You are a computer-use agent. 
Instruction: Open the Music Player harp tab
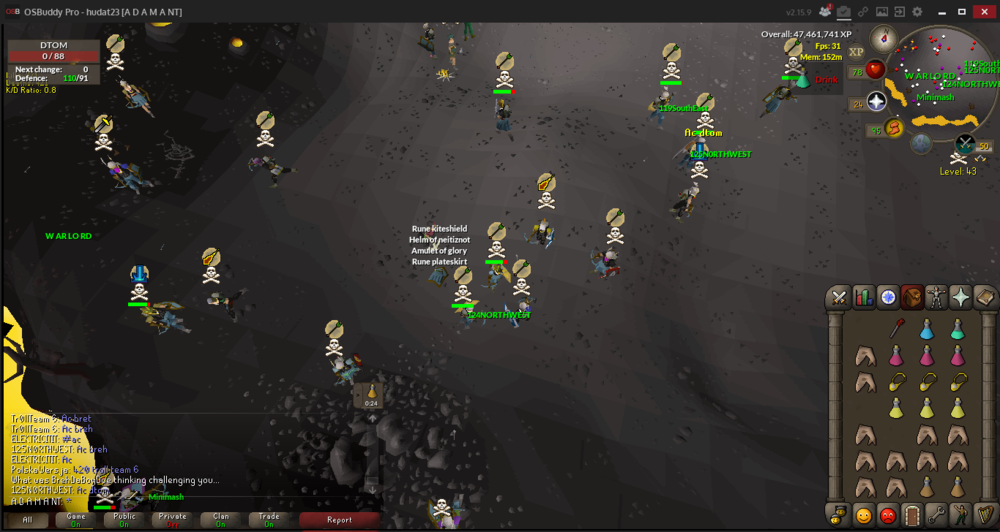tap(985, 516)
